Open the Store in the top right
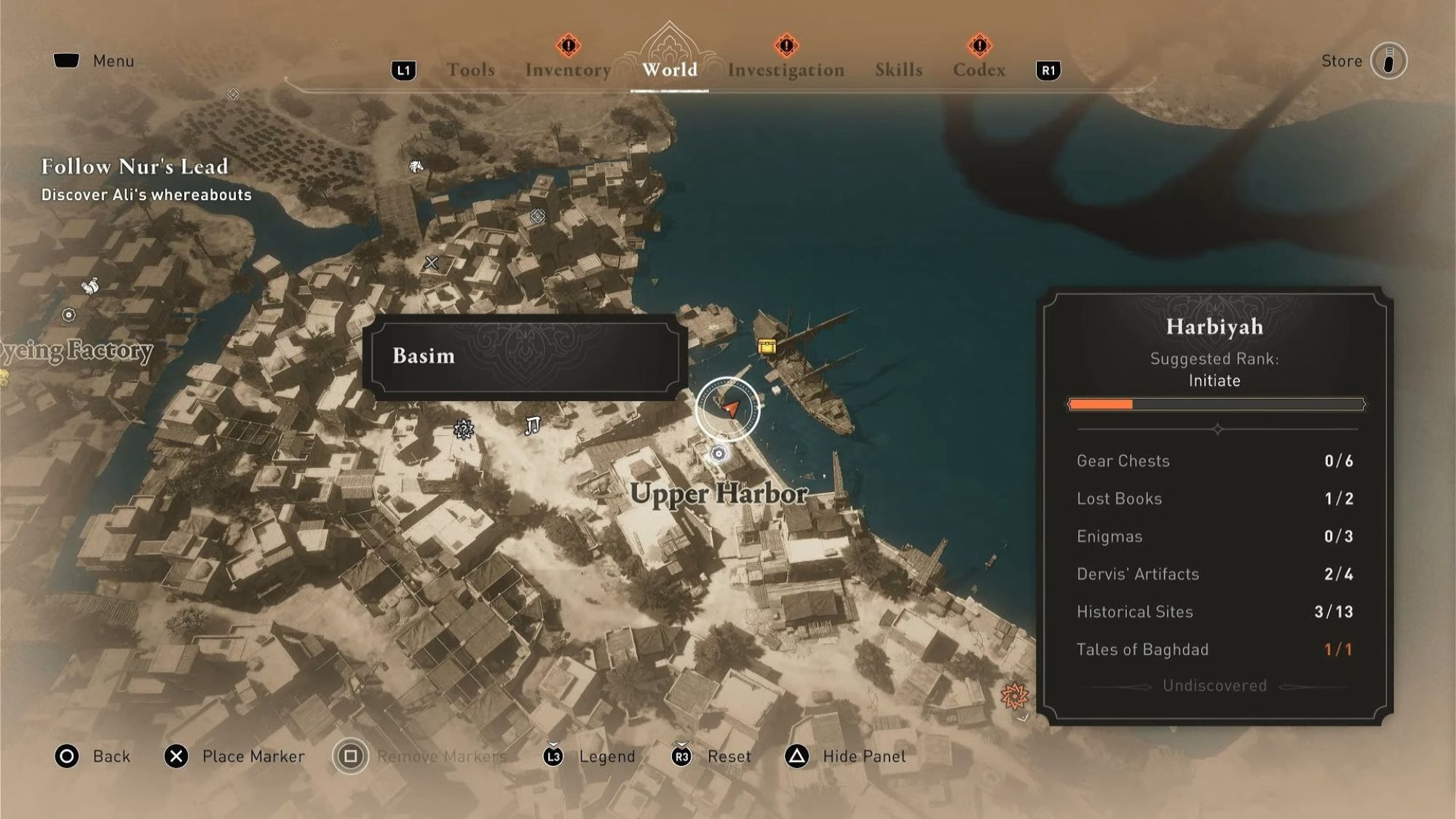Image resolution: width=1456 pixels, height=819 pixels. (x=1342, y=60)
